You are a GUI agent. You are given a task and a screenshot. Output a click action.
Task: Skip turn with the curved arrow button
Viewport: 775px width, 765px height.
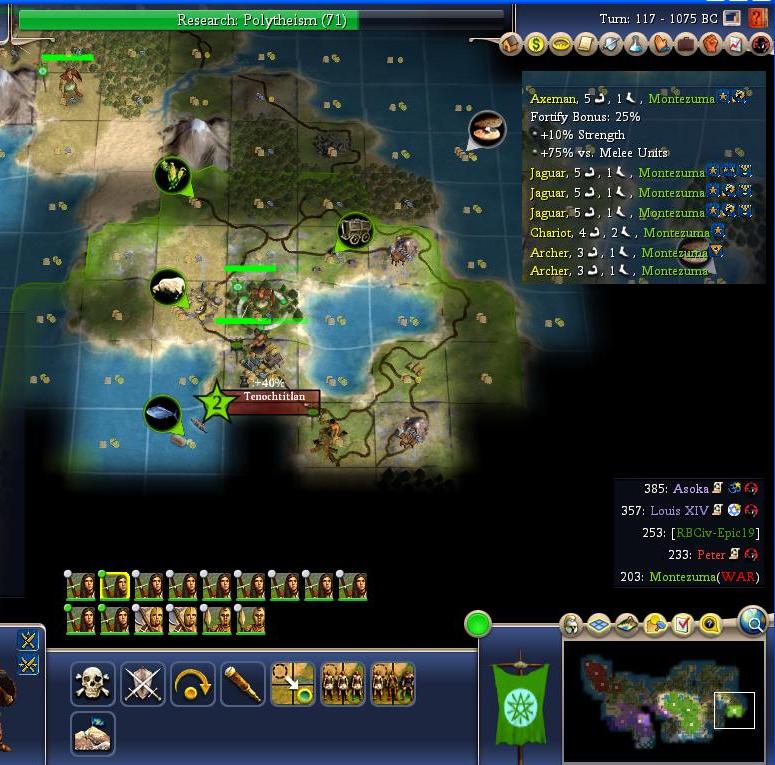coord(192,685)
